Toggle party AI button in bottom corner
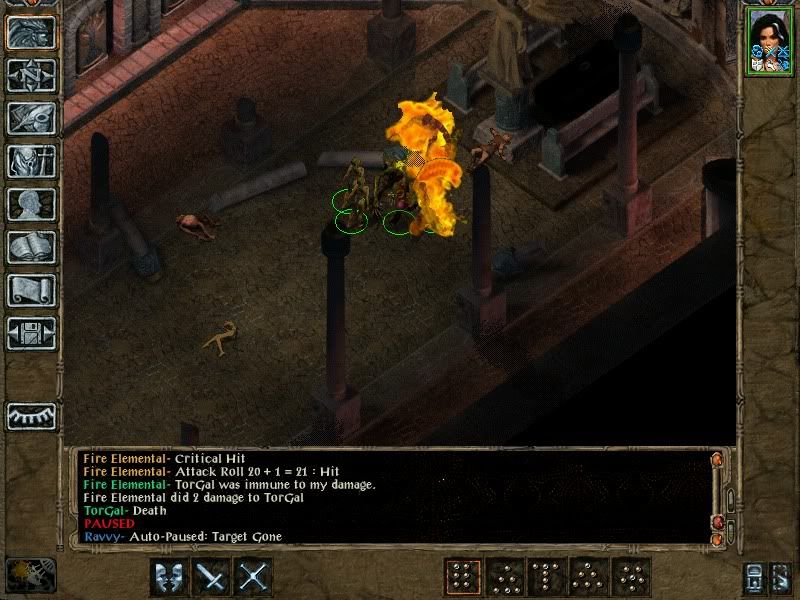The image size is (800, 600). [754, 577]
